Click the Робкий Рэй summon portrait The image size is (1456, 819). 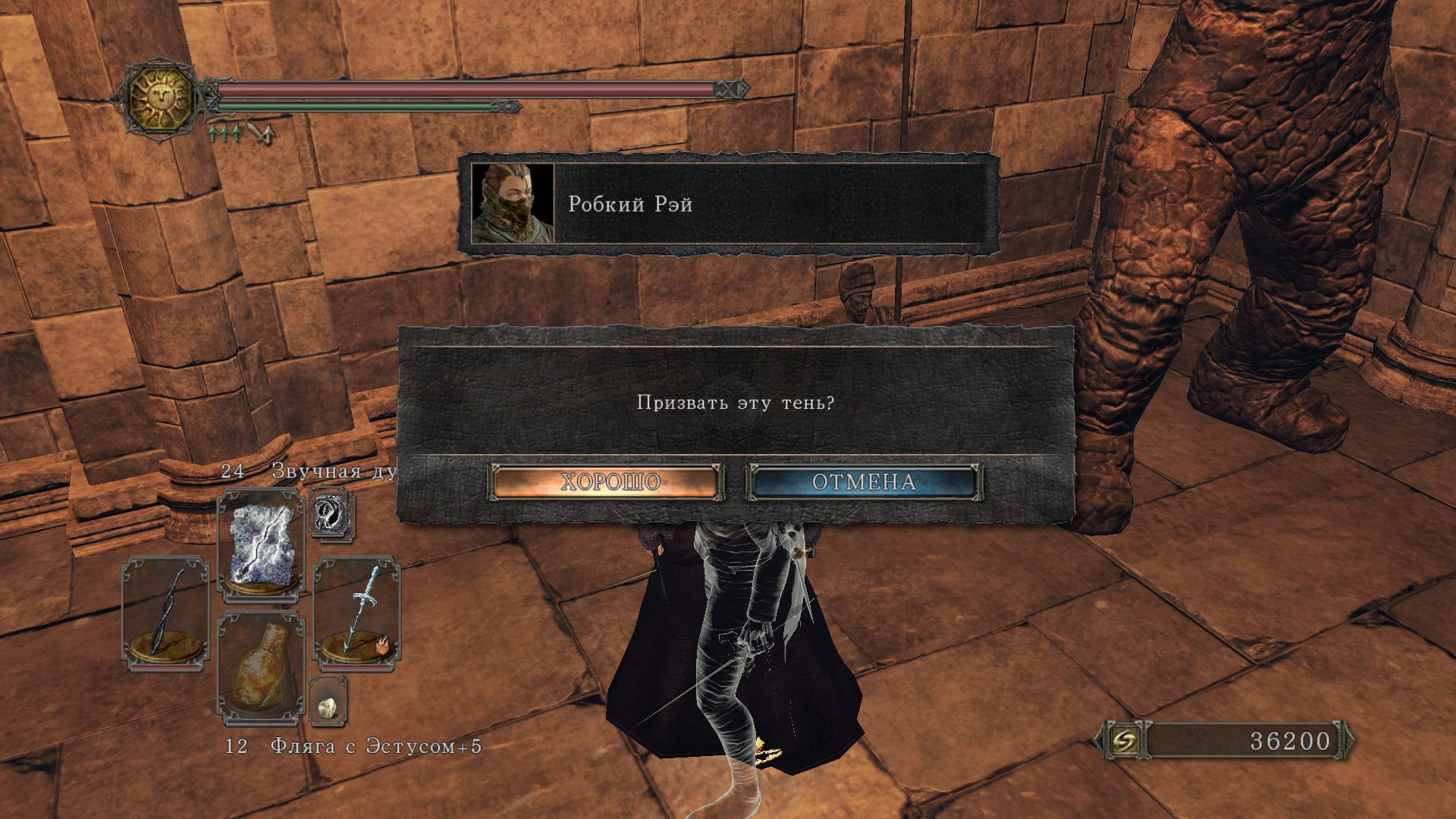(513, 203)
